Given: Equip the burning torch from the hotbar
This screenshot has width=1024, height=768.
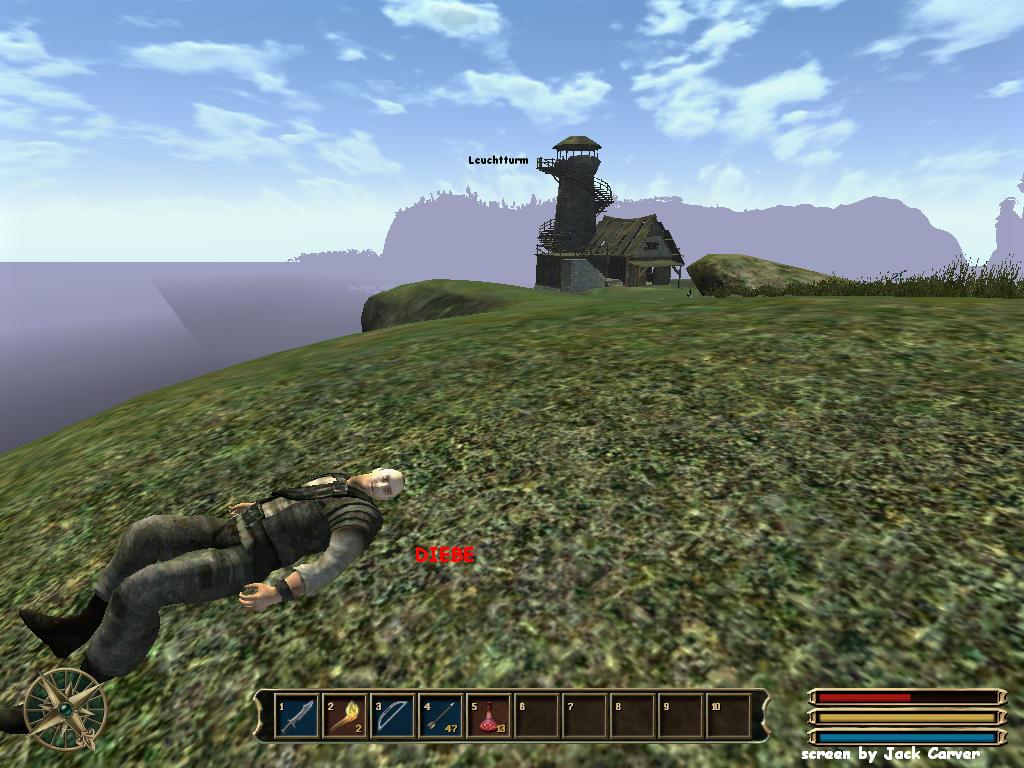Looking at the screenshot, I should coord(345,716).
